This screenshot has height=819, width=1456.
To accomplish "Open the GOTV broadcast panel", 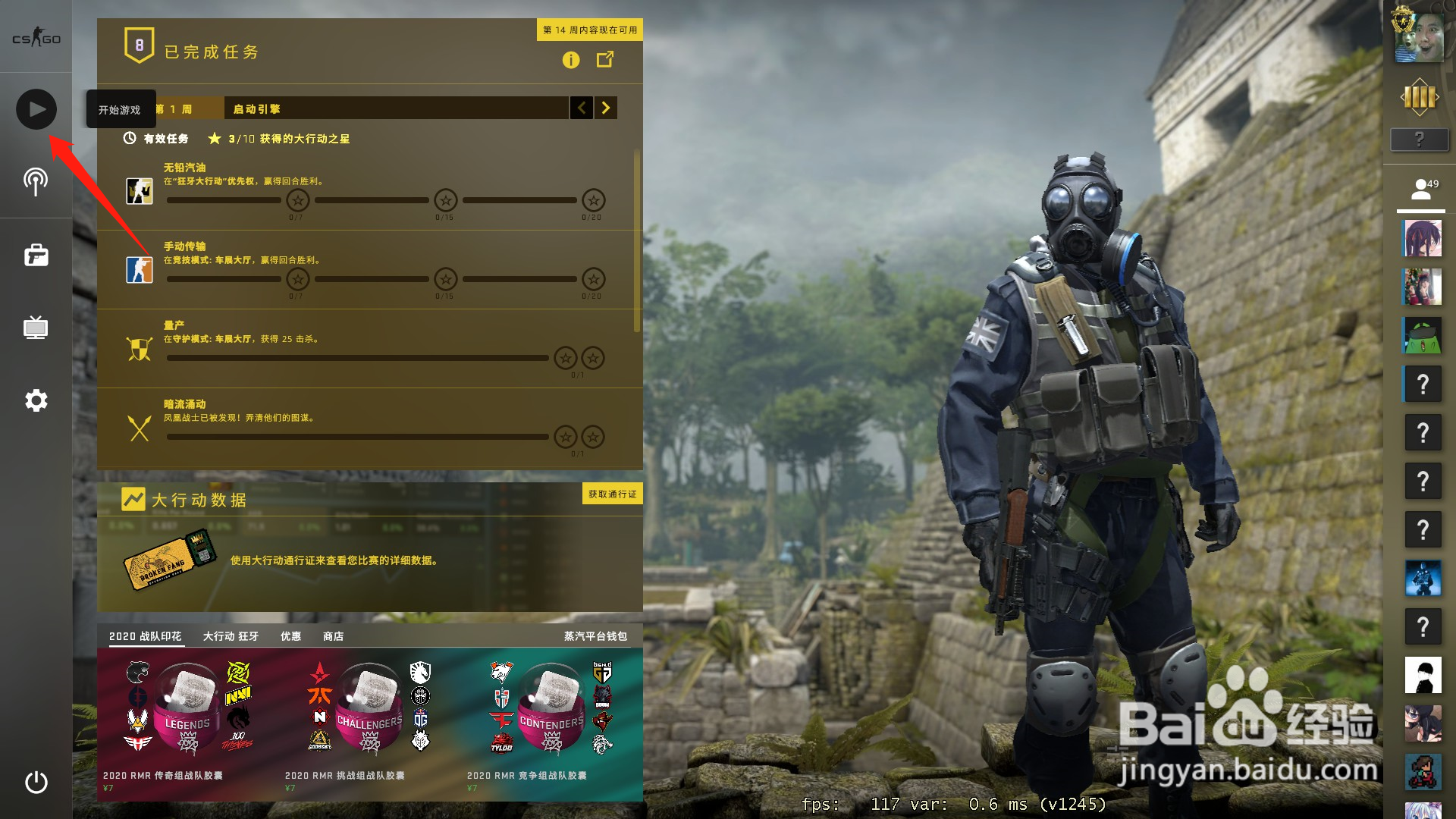I will coord(35,181).
